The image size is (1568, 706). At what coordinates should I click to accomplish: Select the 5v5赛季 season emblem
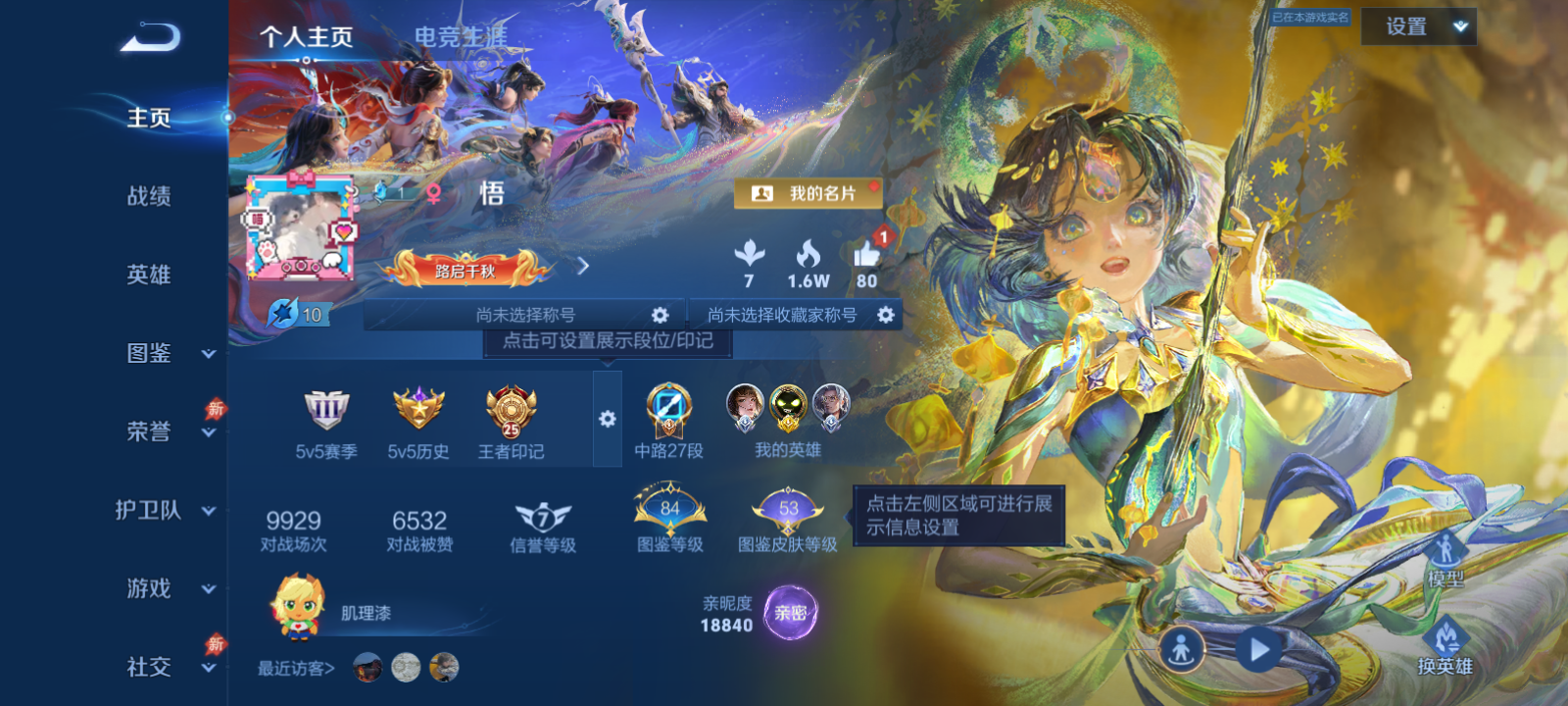pos(327,412)
